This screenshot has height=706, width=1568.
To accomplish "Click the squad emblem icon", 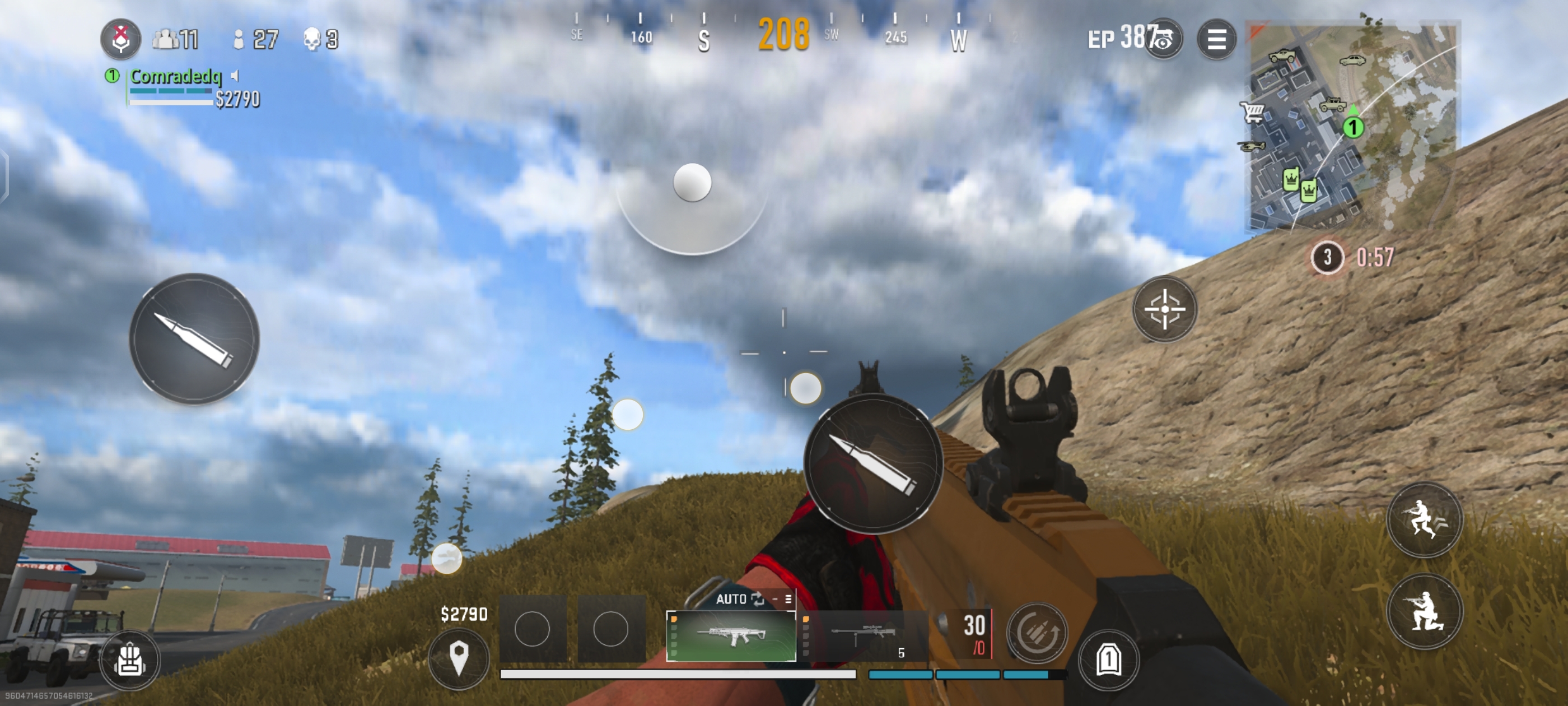I will pos(120,39).
